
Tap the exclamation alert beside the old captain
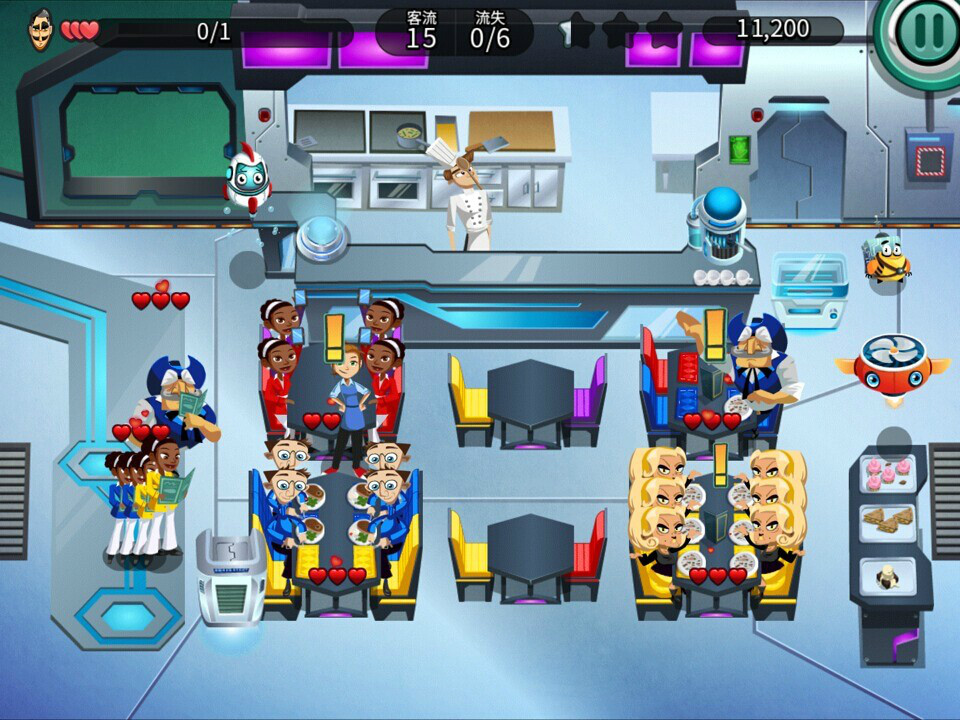pyautogui.click(x=714, y=332)
